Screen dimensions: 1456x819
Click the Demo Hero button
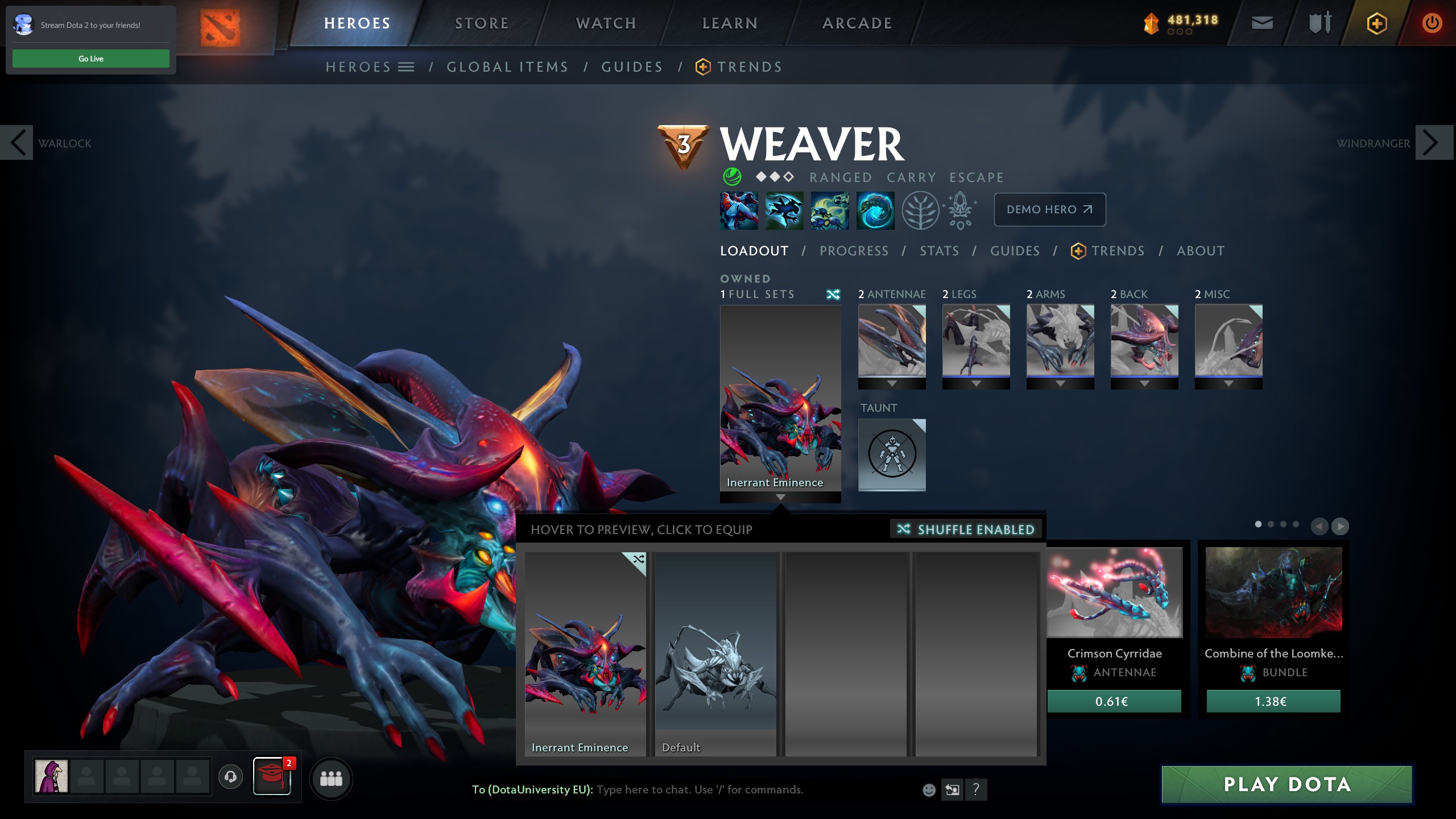pos(1049,209)
